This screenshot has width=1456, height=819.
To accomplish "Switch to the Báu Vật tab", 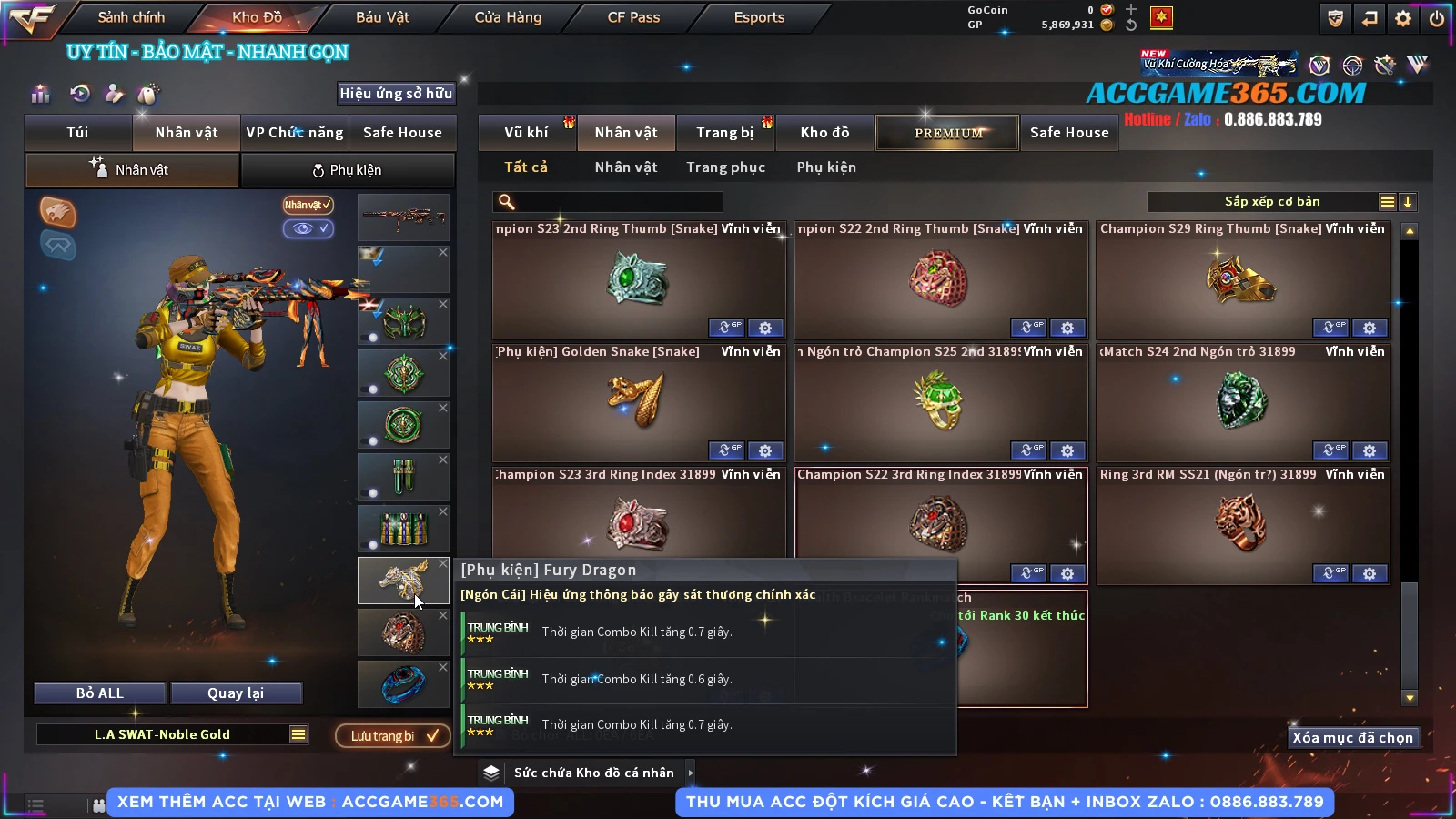I will 382,17.
